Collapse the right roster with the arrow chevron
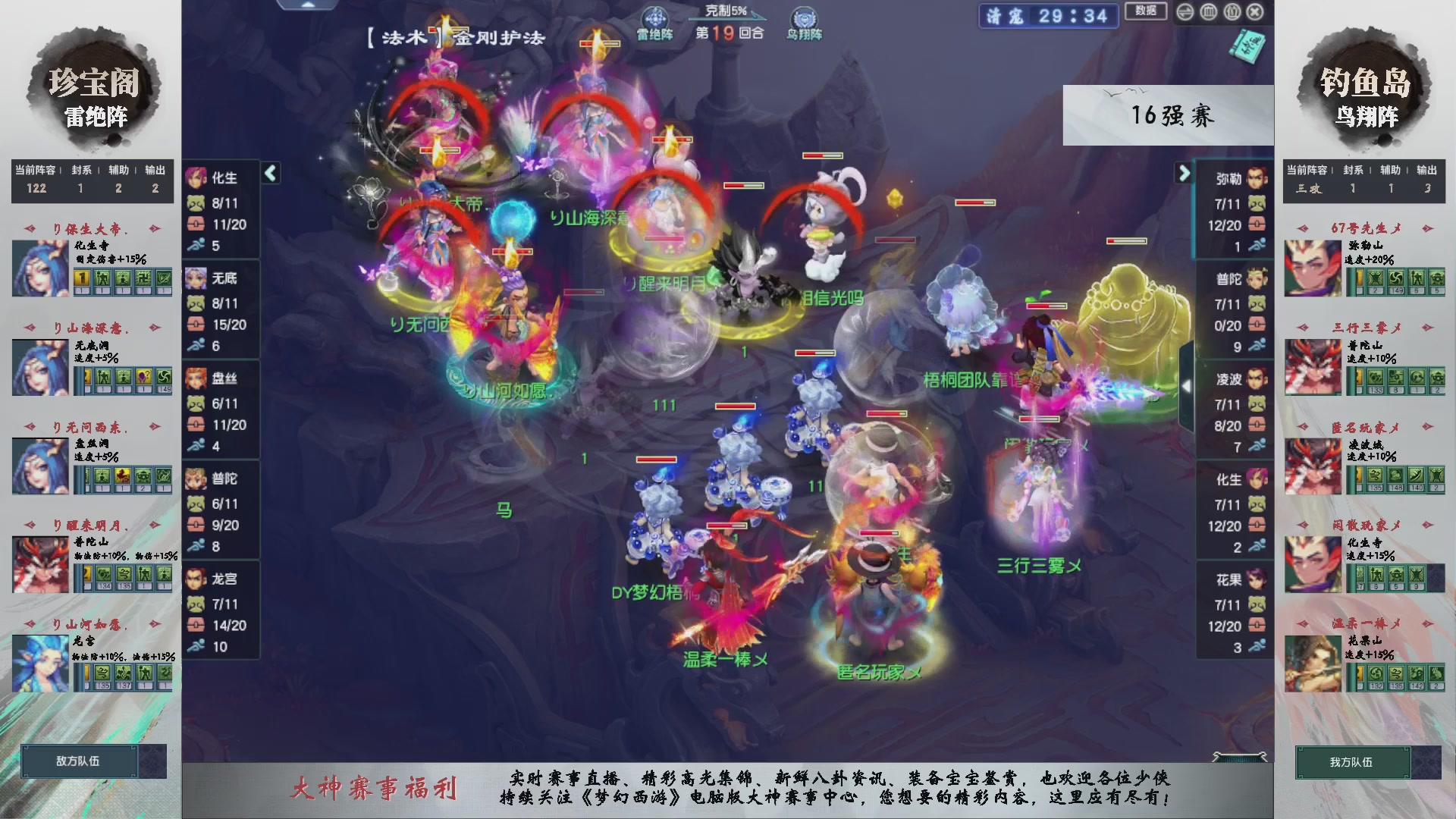The width and height of the screenshot is (1456, 819). tap(1185, 173)
